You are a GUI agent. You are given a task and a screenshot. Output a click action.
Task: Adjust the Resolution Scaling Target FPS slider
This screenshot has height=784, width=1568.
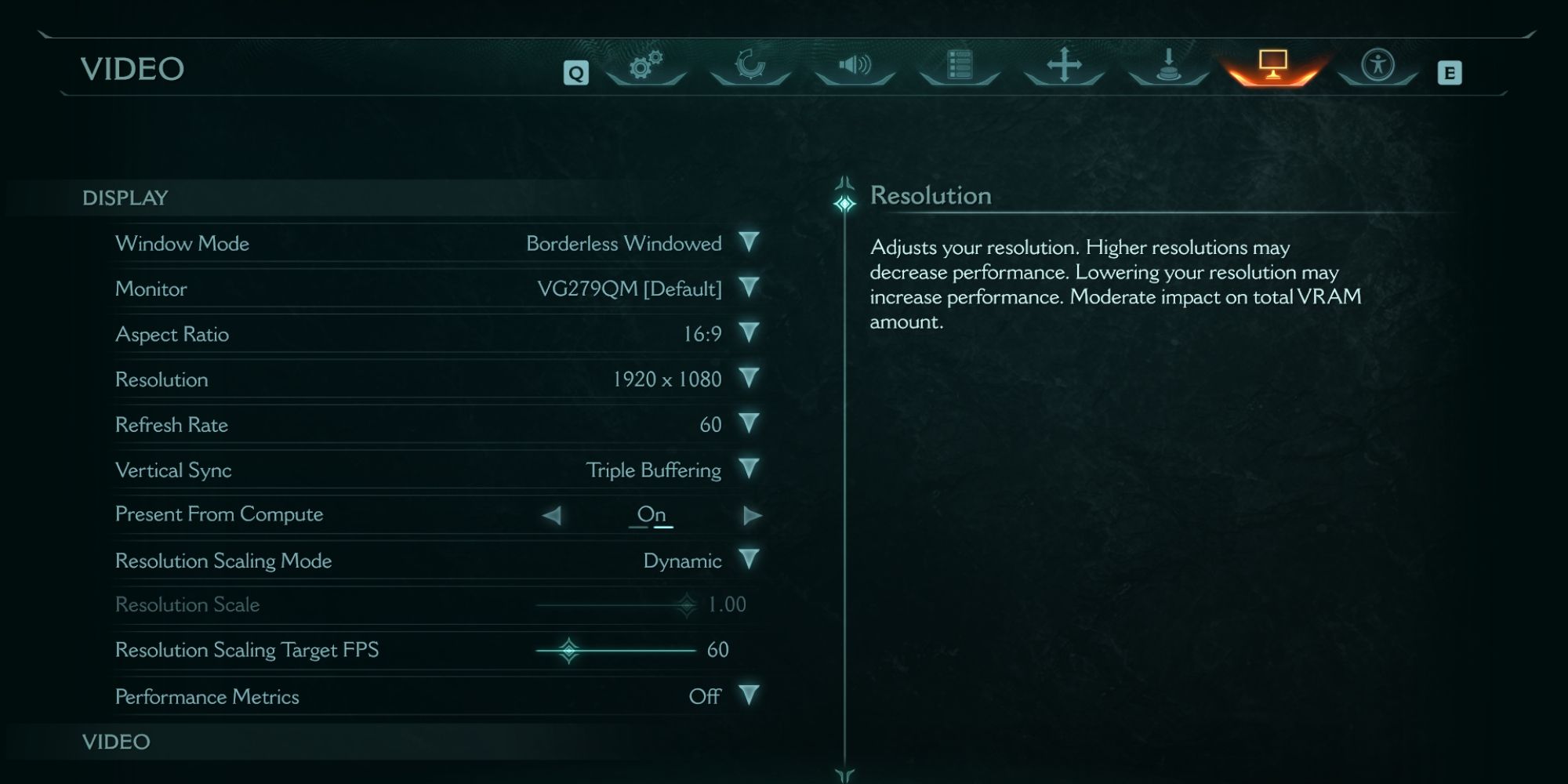point(569,651)
